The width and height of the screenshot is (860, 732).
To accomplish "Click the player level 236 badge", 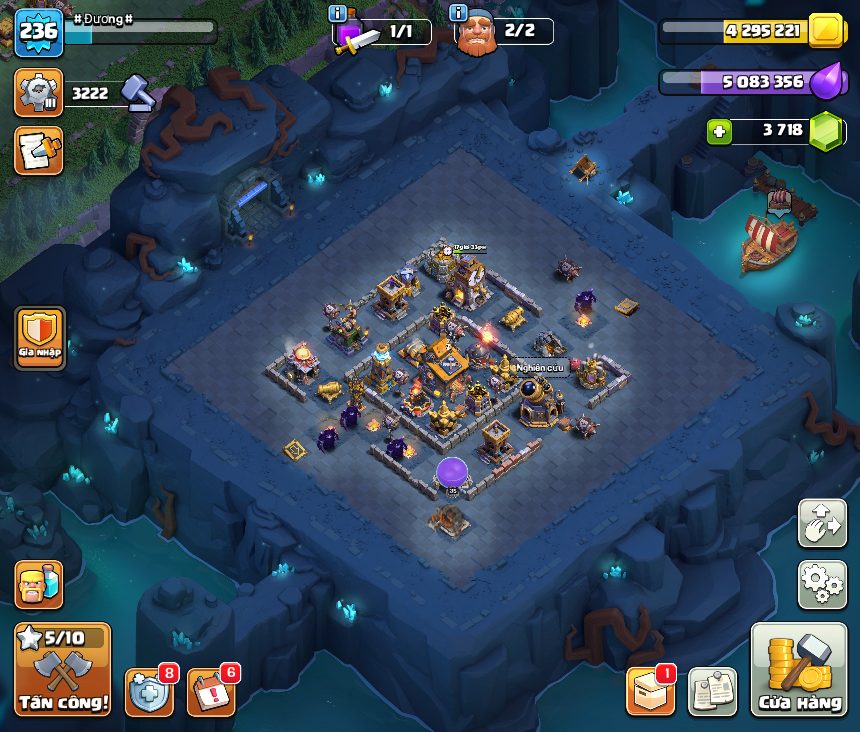I will click(39, 32).
